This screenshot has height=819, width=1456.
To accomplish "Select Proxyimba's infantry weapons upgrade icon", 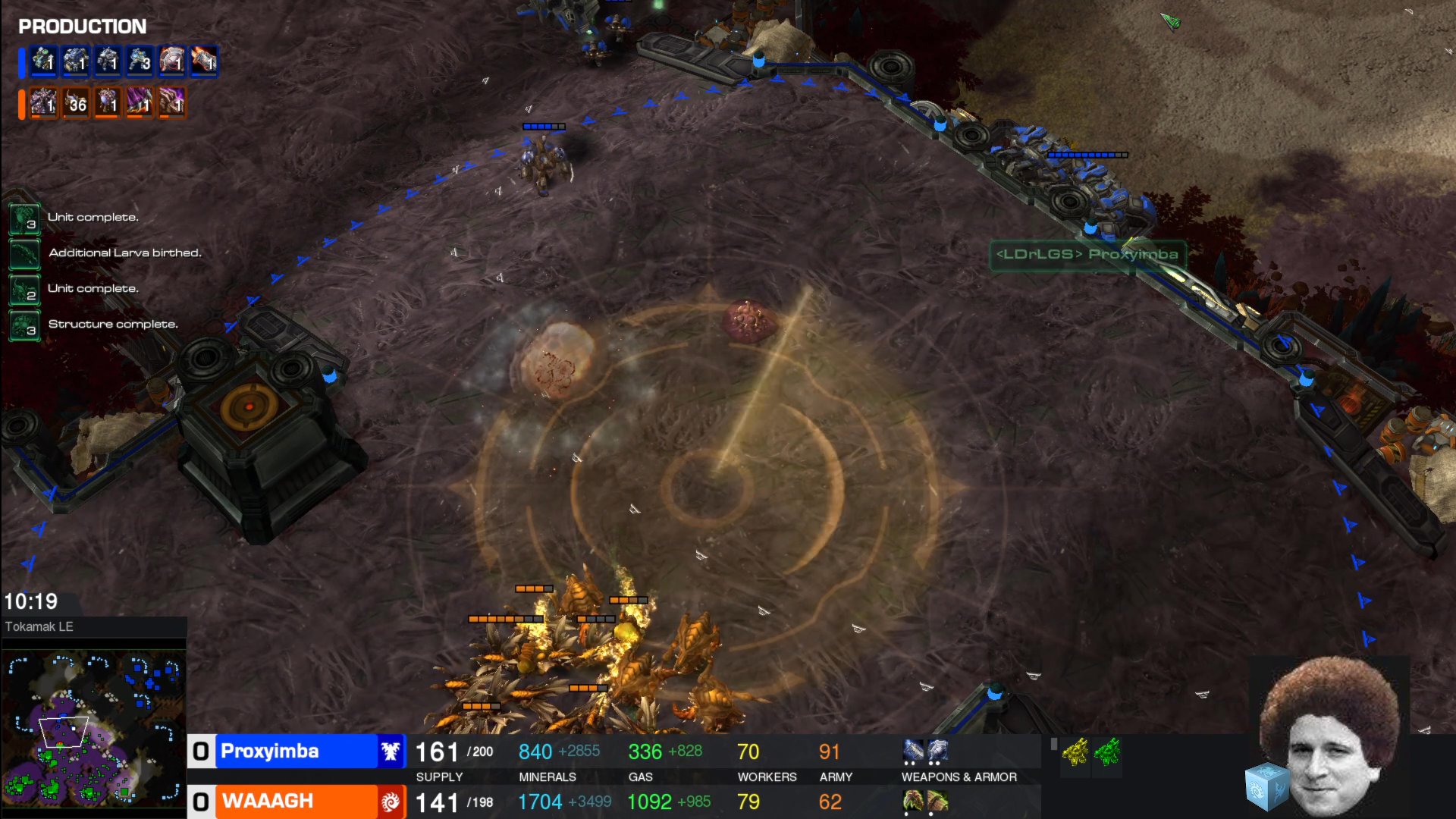I will coord(912,750).
